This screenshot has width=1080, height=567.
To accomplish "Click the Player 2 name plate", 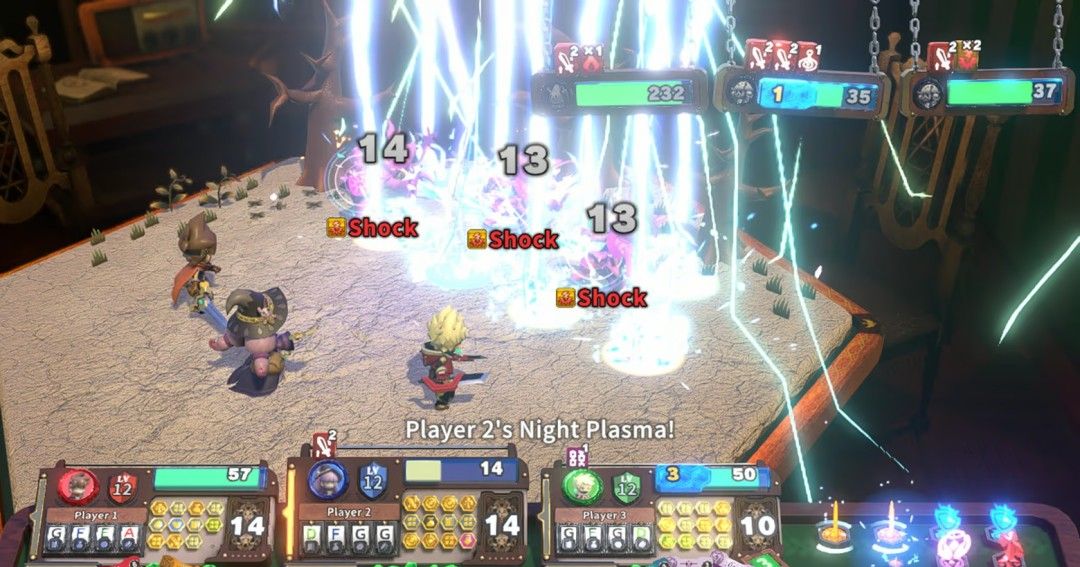I will click(x=347, y=513).
